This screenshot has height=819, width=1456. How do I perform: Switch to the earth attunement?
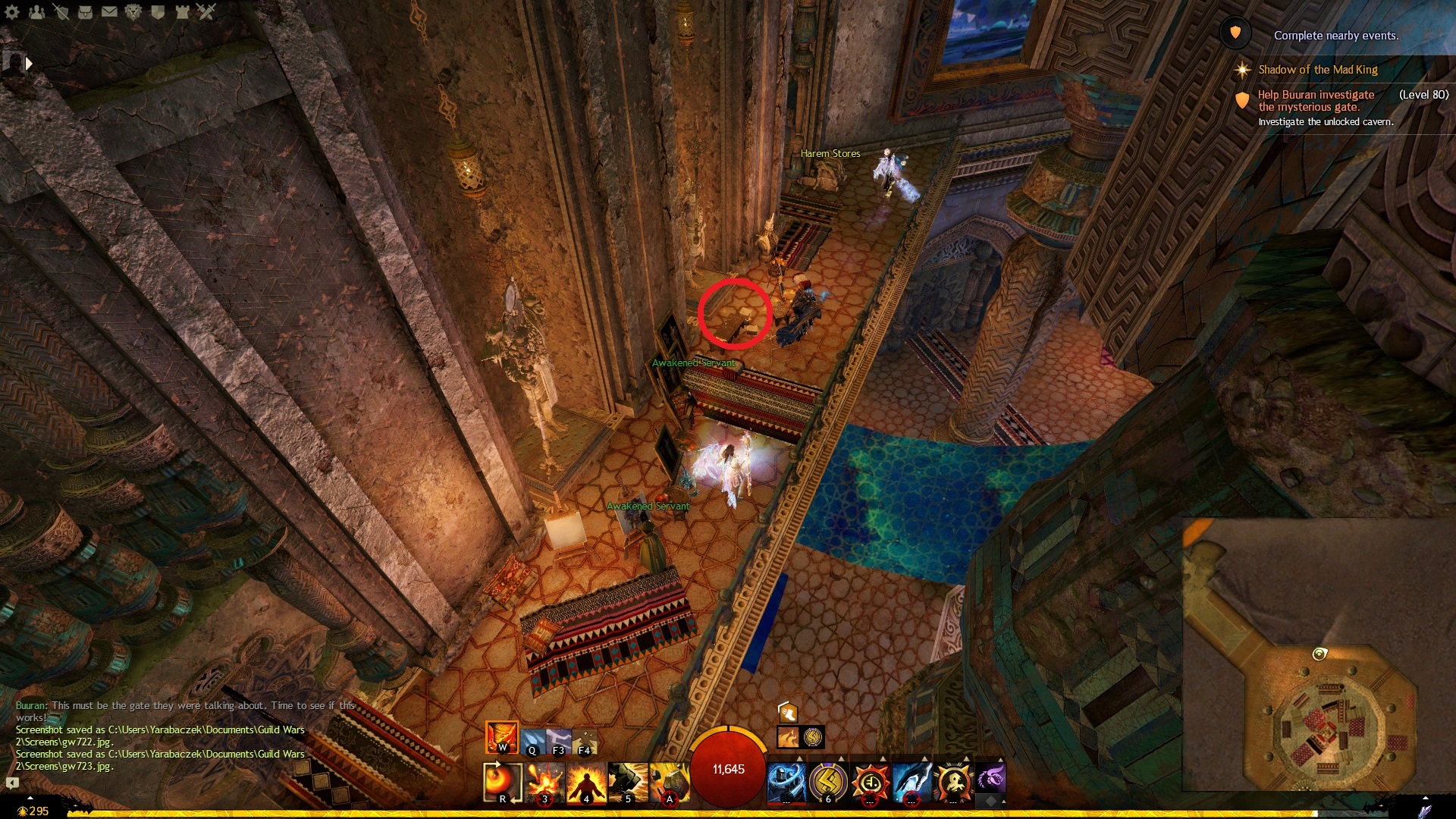pos(585,740)
